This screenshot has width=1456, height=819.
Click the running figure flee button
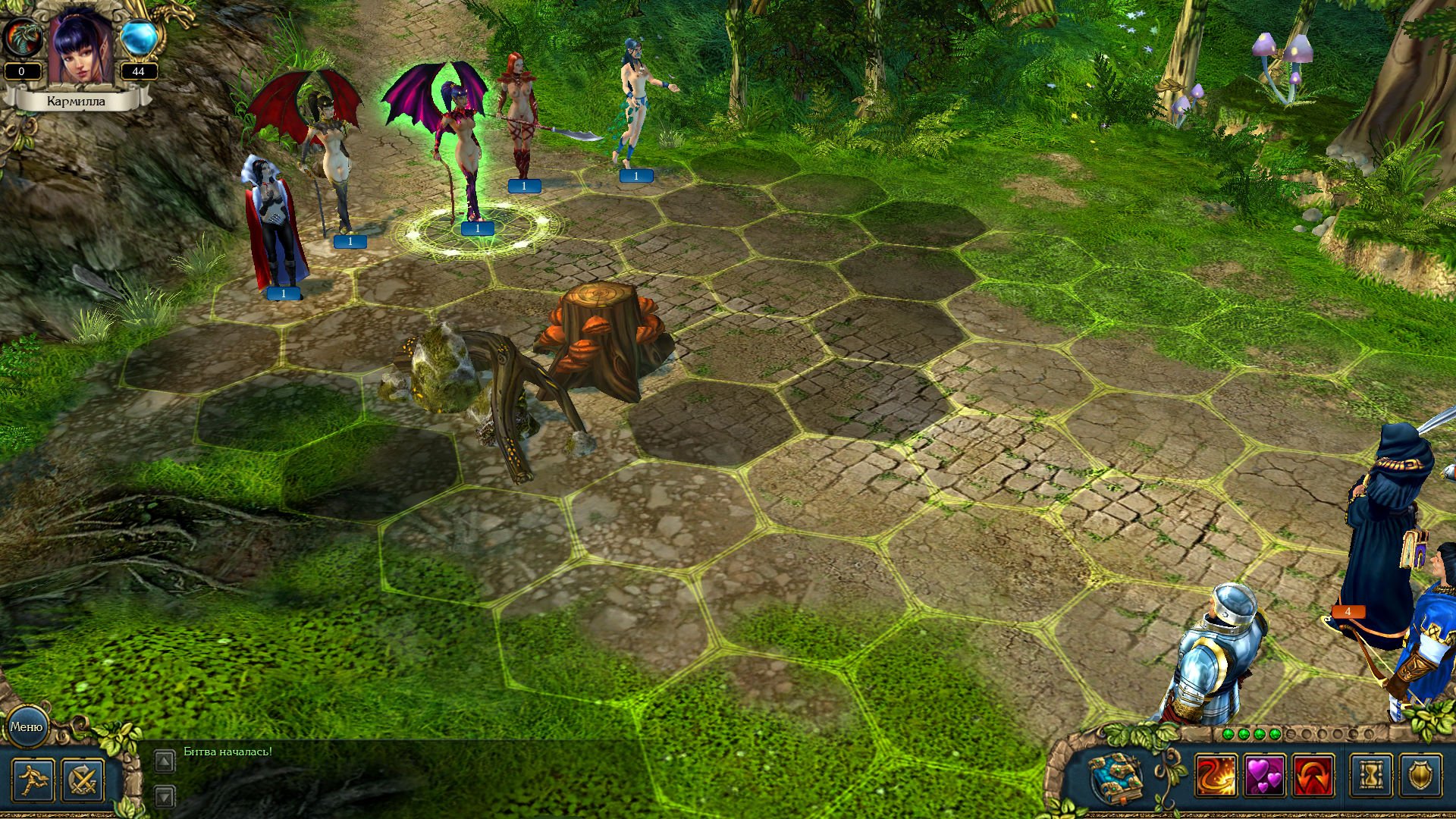pos(33,779)
